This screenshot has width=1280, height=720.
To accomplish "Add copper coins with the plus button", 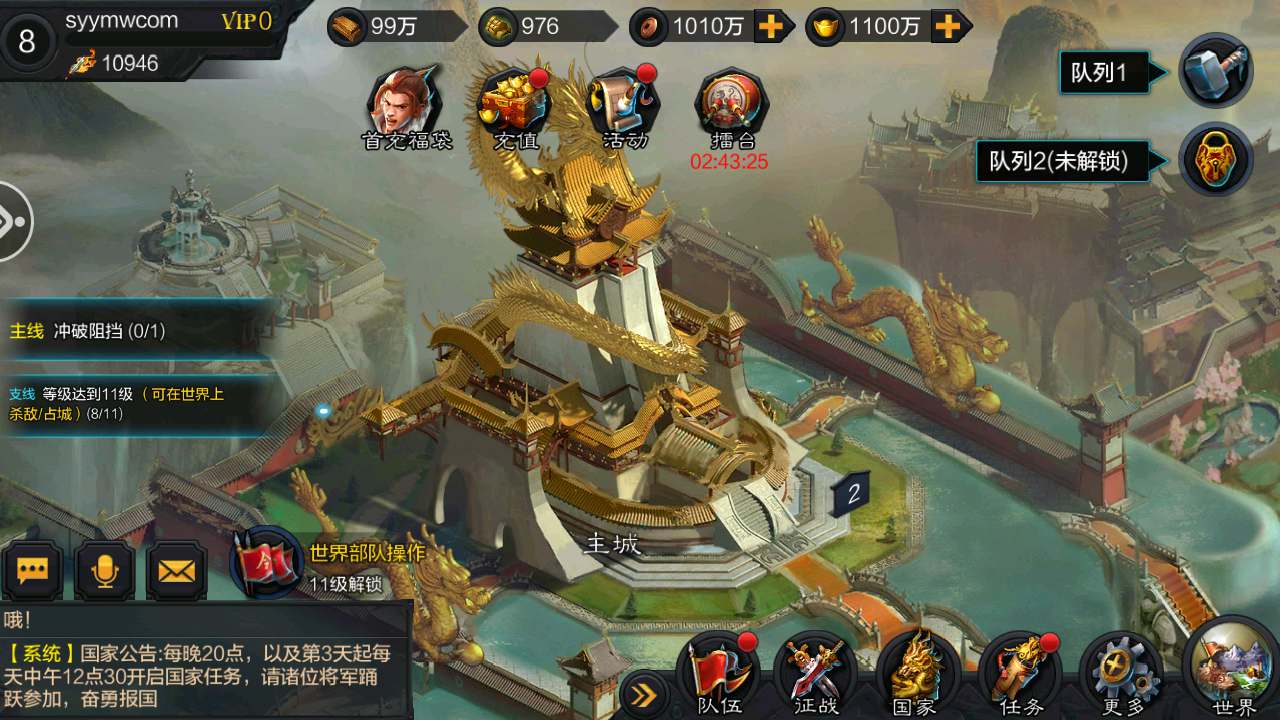I will pyautogui.click(x=770, y=27).
